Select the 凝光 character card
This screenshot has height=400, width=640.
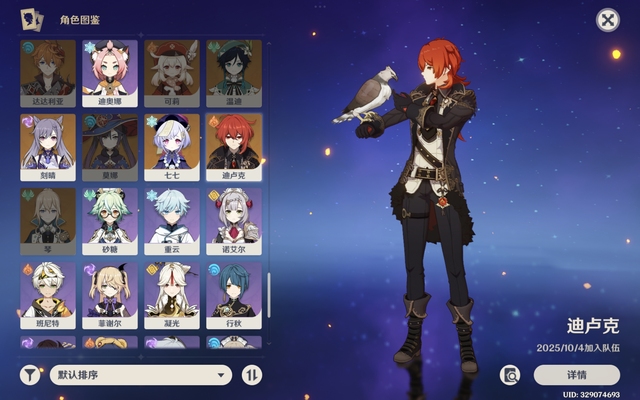pyautogui.click(x=172, y=294)
